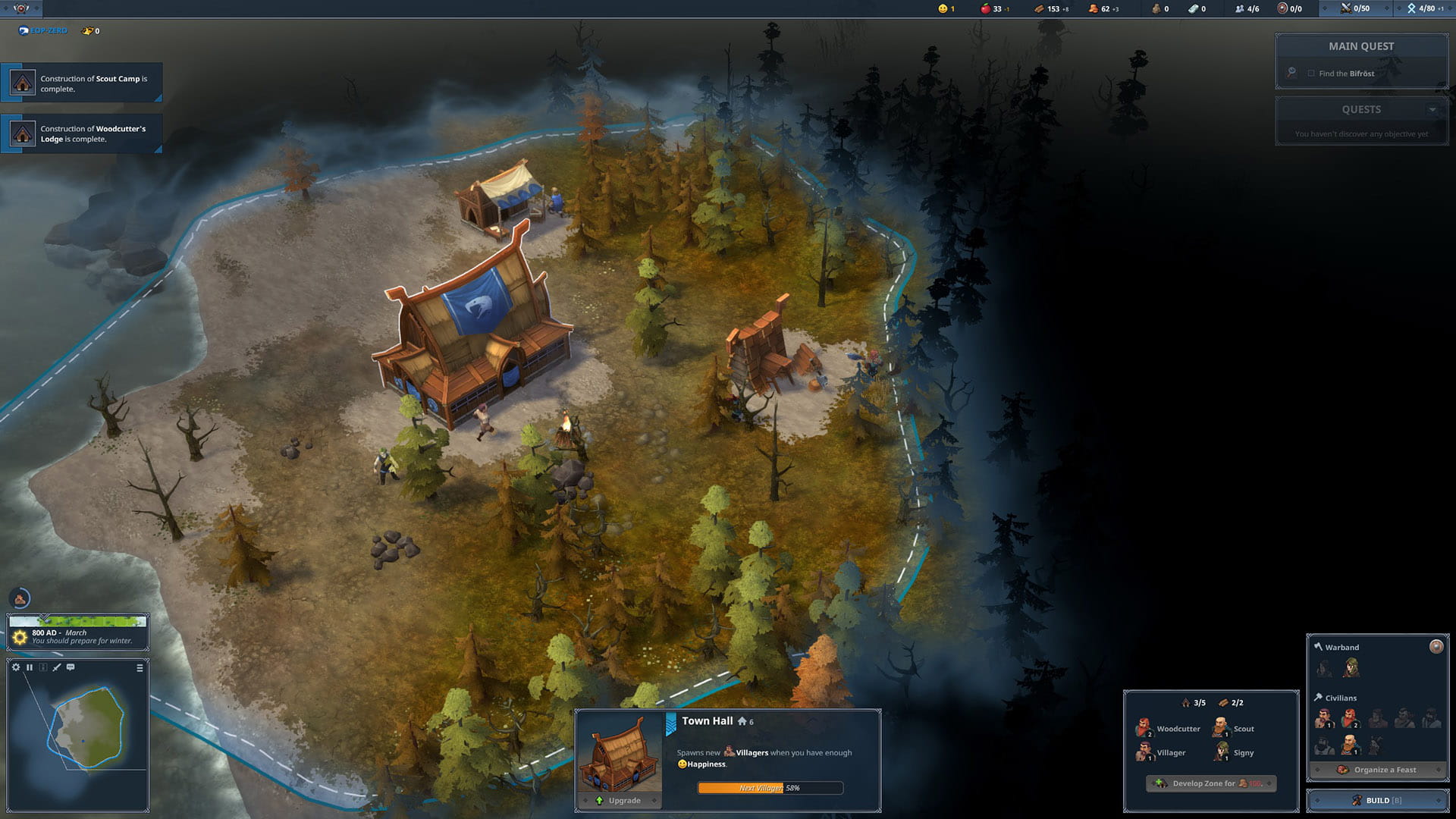The width and height of the screenshot is (1456, 819).
Task: Open settings with the gear icon
Action: 16,667
